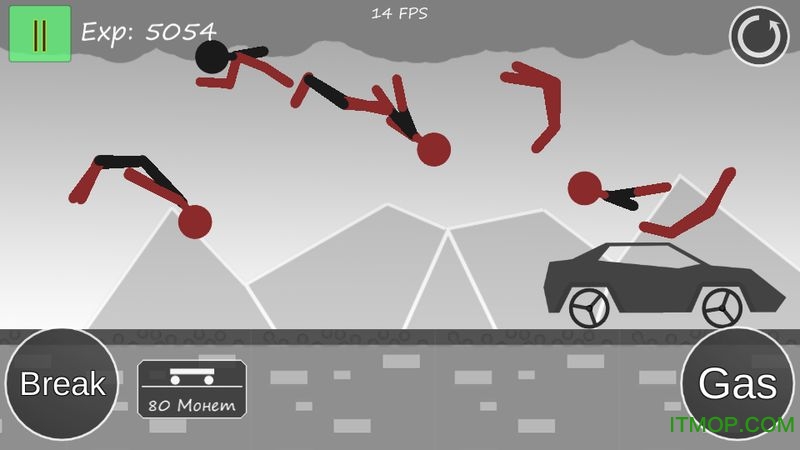
Task: Tap the Gas pedal button
Action: [x=739, y=384]
